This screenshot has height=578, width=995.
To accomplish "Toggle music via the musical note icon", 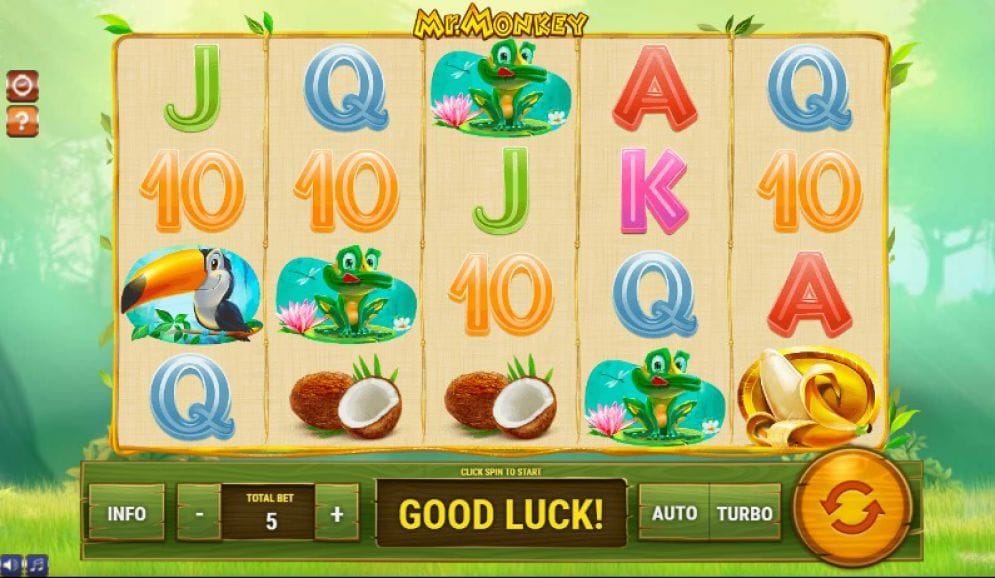I will [36, 565].
